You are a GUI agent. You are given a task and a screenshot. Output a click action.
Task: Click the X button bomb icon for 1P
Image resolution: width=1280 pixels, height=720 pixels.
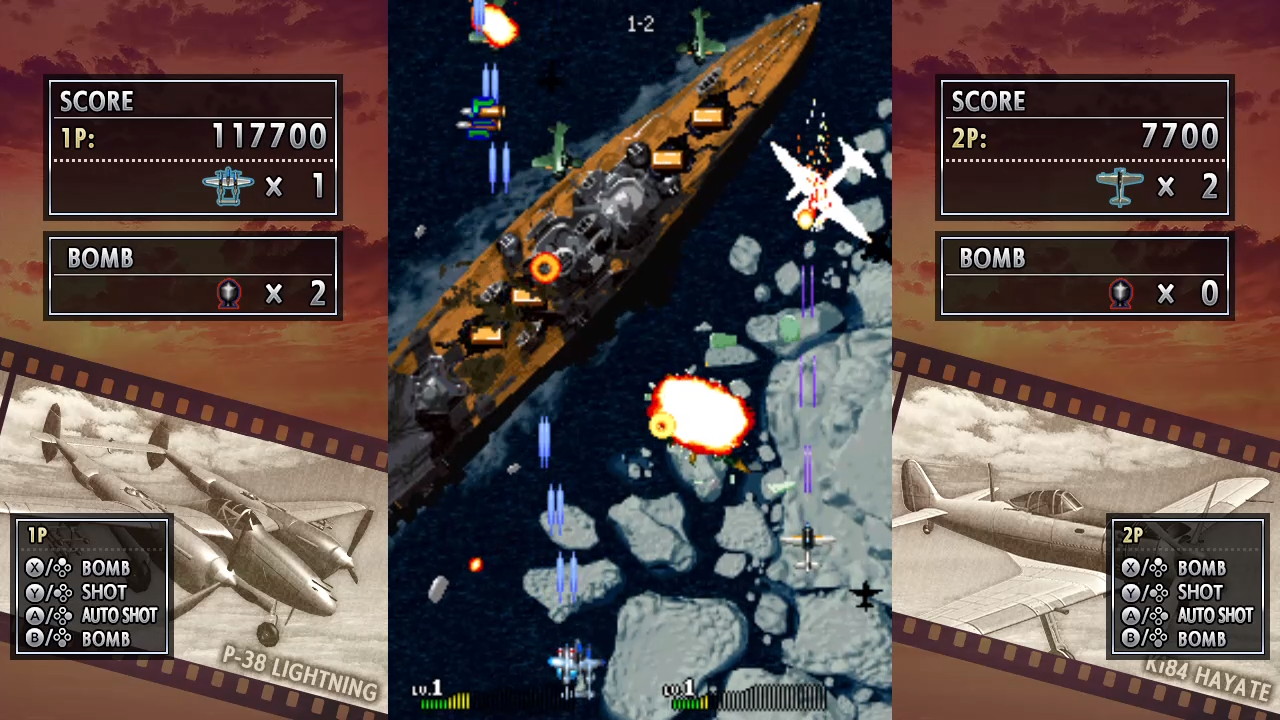pos(37,568)
